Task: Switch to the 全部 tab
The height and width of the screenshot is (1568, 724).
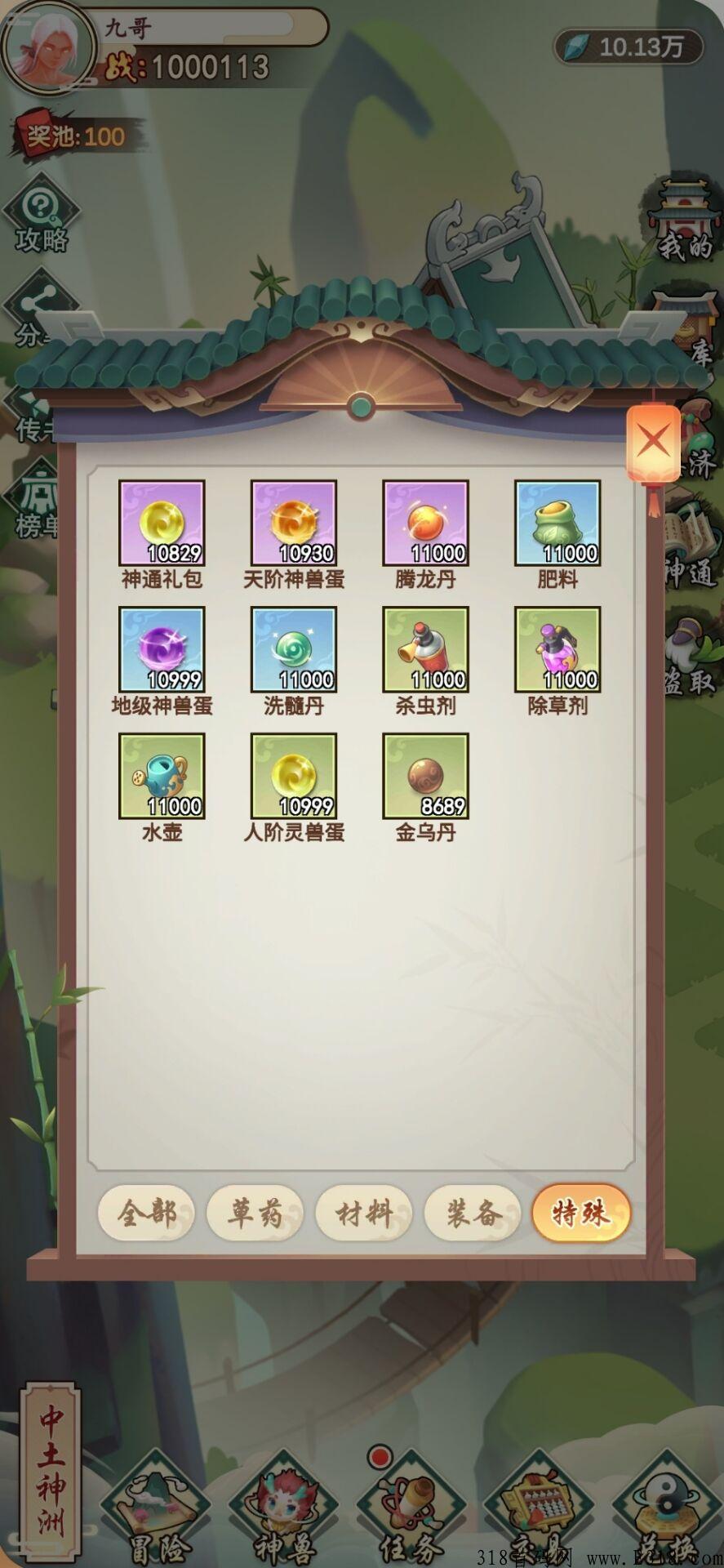Action: click(x=147, y=1214)
